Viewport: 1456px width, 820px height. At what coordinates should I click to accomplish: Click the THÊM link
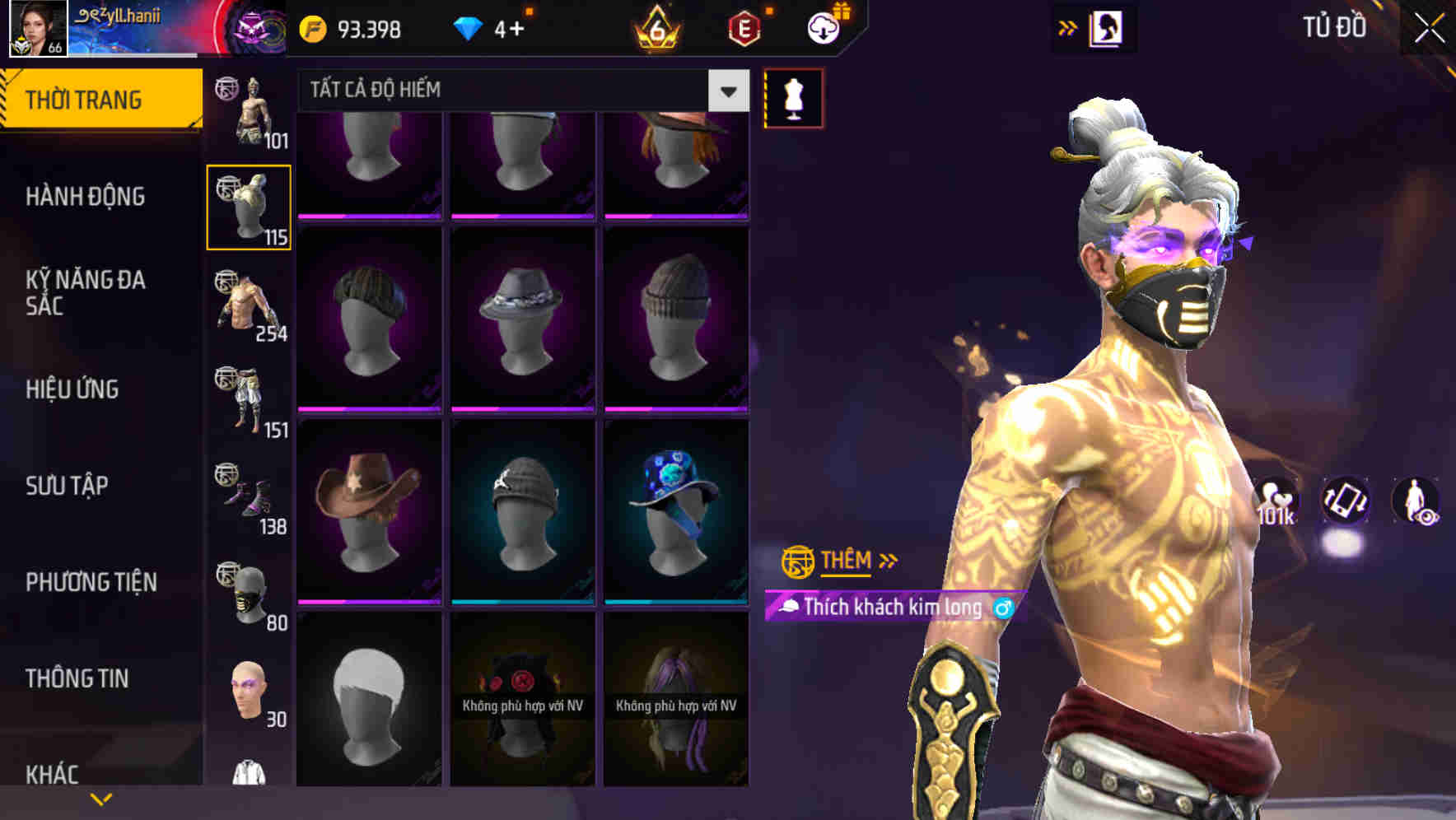845,561
